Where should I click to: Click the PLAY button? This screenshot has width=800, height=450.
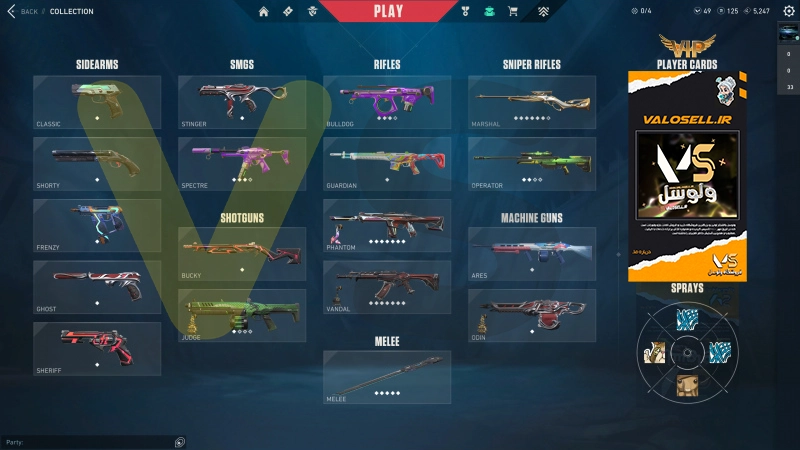[x=388, y=11]
